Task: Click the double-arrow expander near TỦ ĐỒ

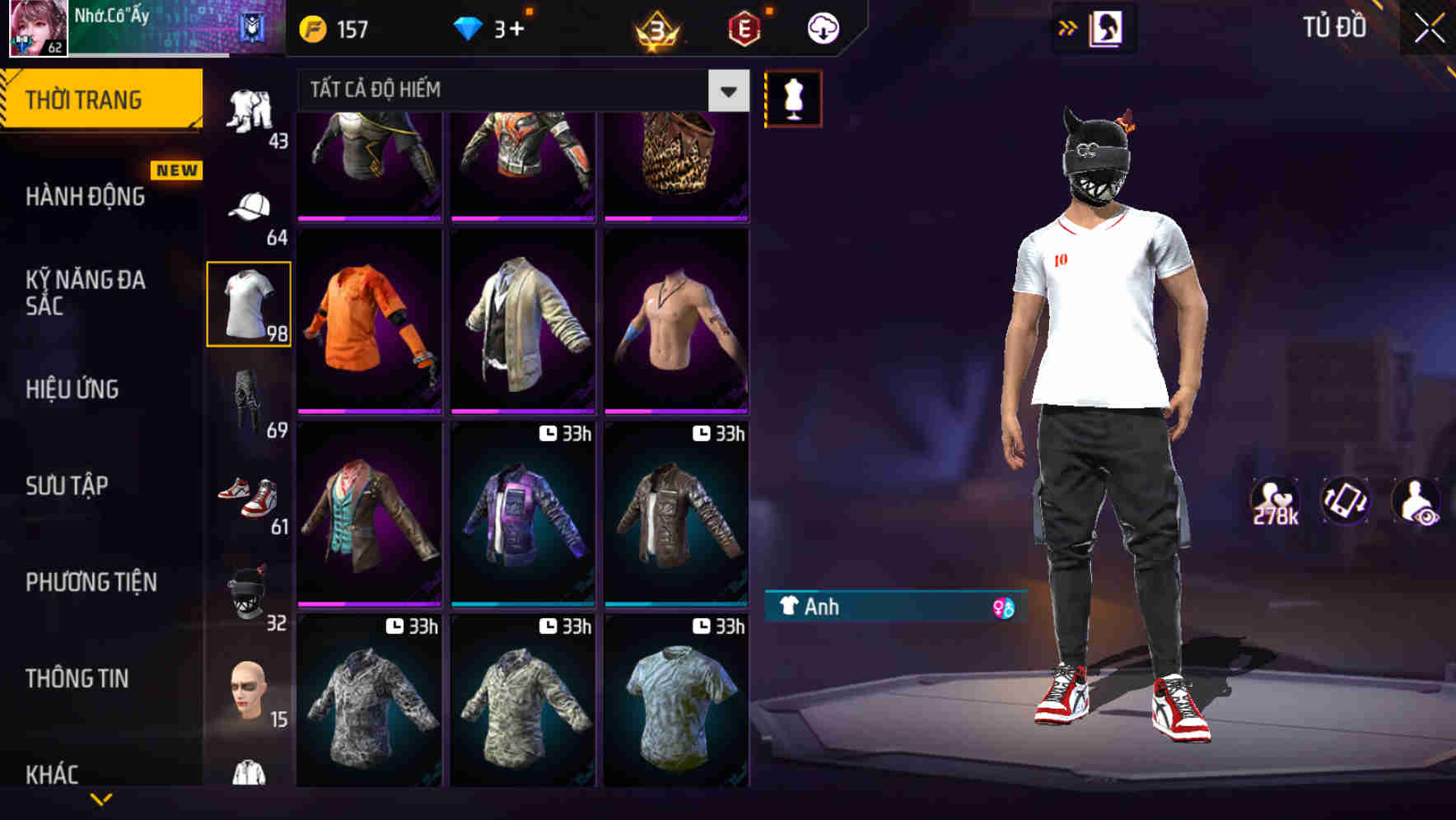Action: tap(1069, 27)
